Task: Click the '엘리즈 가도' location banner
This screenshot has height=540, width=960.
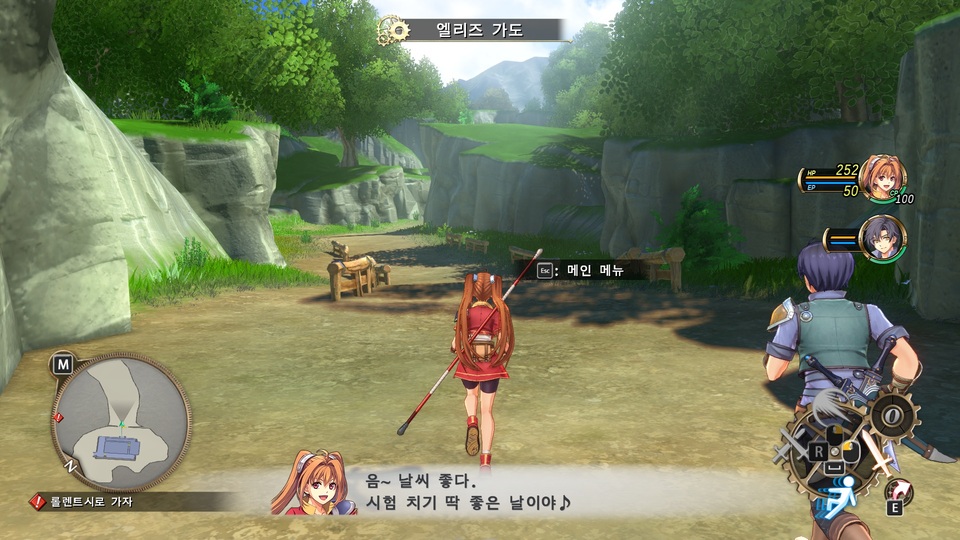Action: click(x=479, y=30)
